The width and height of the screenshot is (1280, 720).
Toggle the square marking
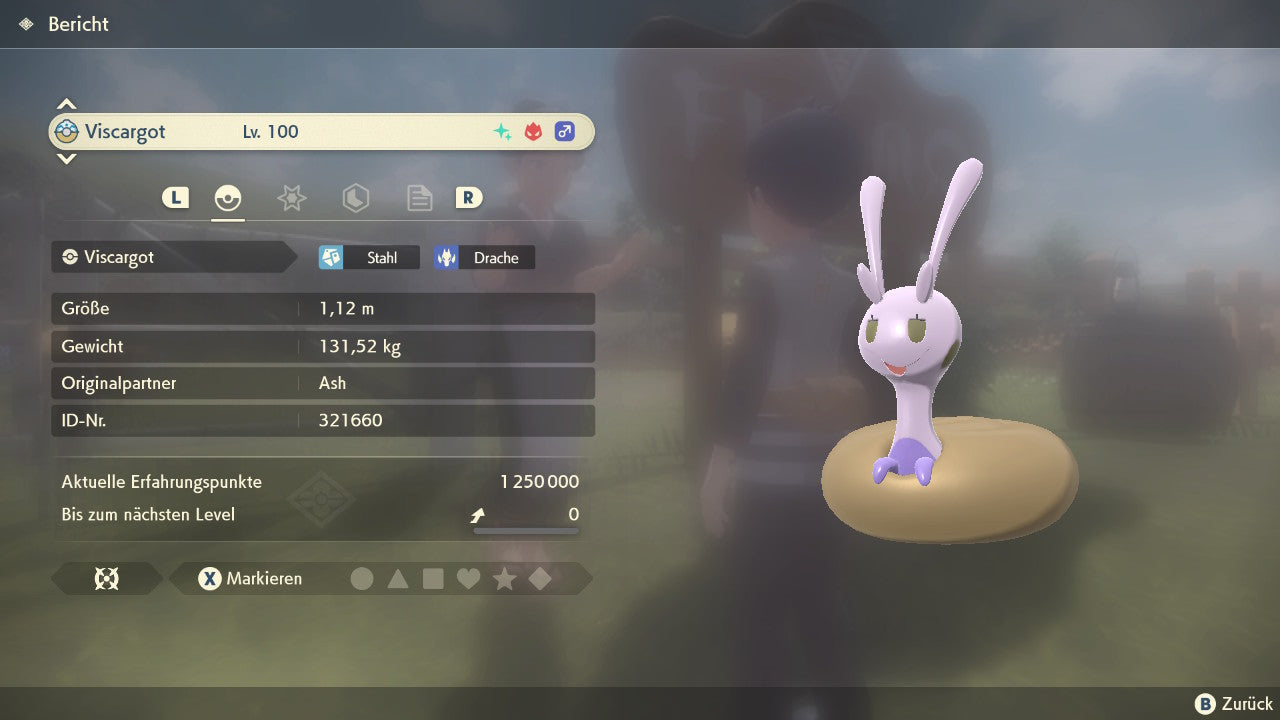pos(433,578)
